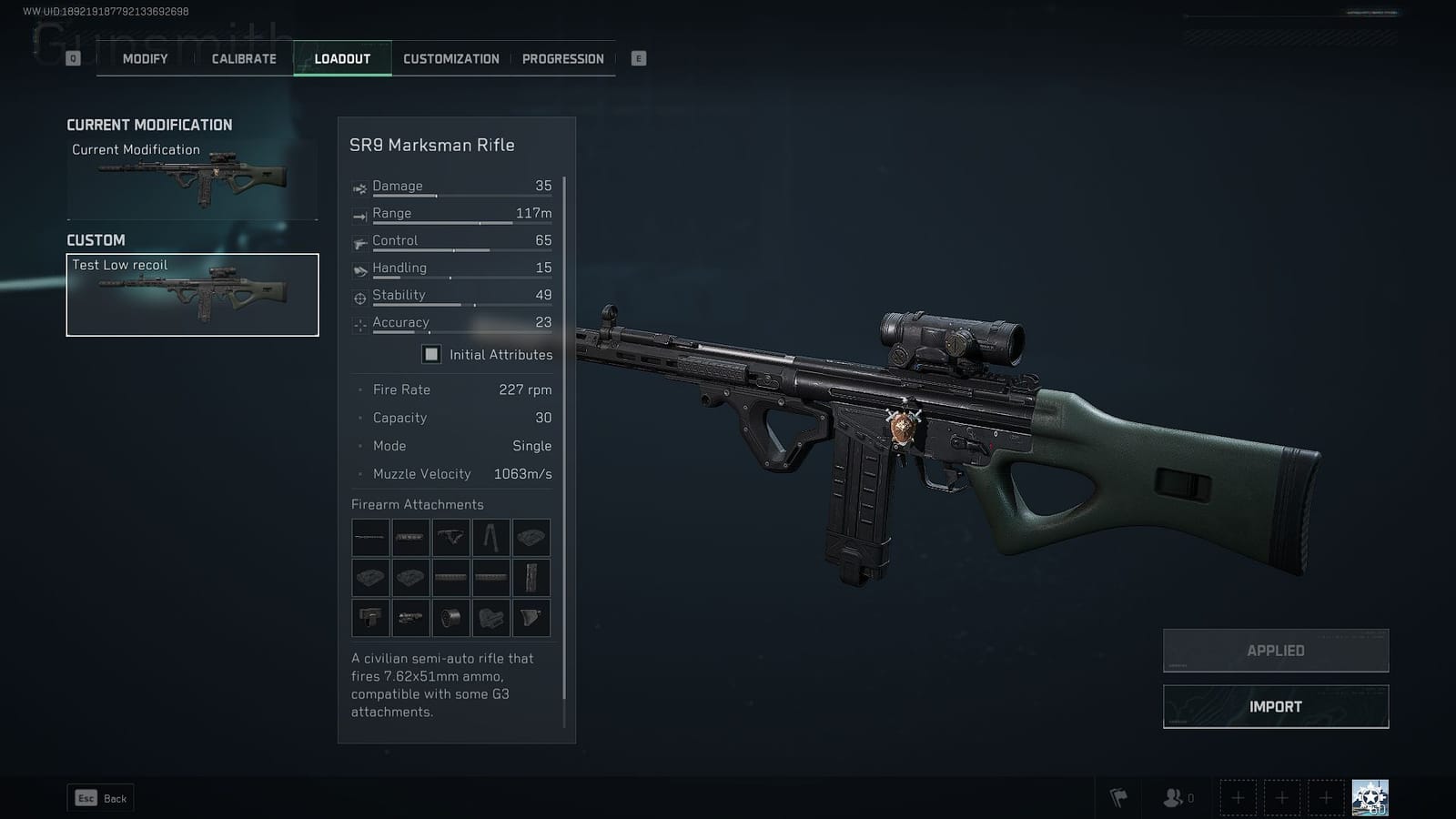The image size is (1456, 819).
Task: Click the magazine attachment slot icon
Action: (531, 577)
